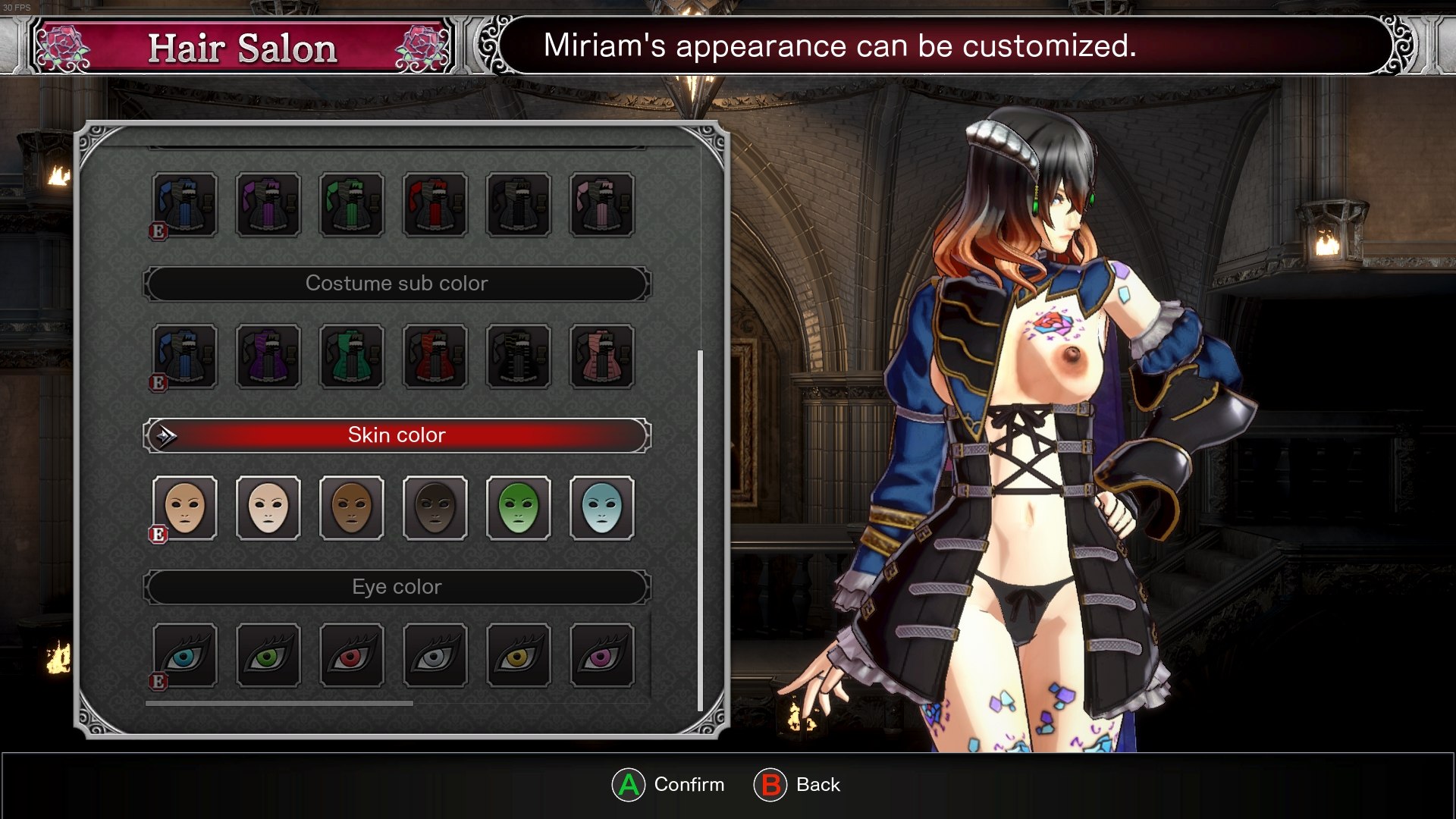Pick the red eye color
The image size is (1456, 819).
(352, 656)
